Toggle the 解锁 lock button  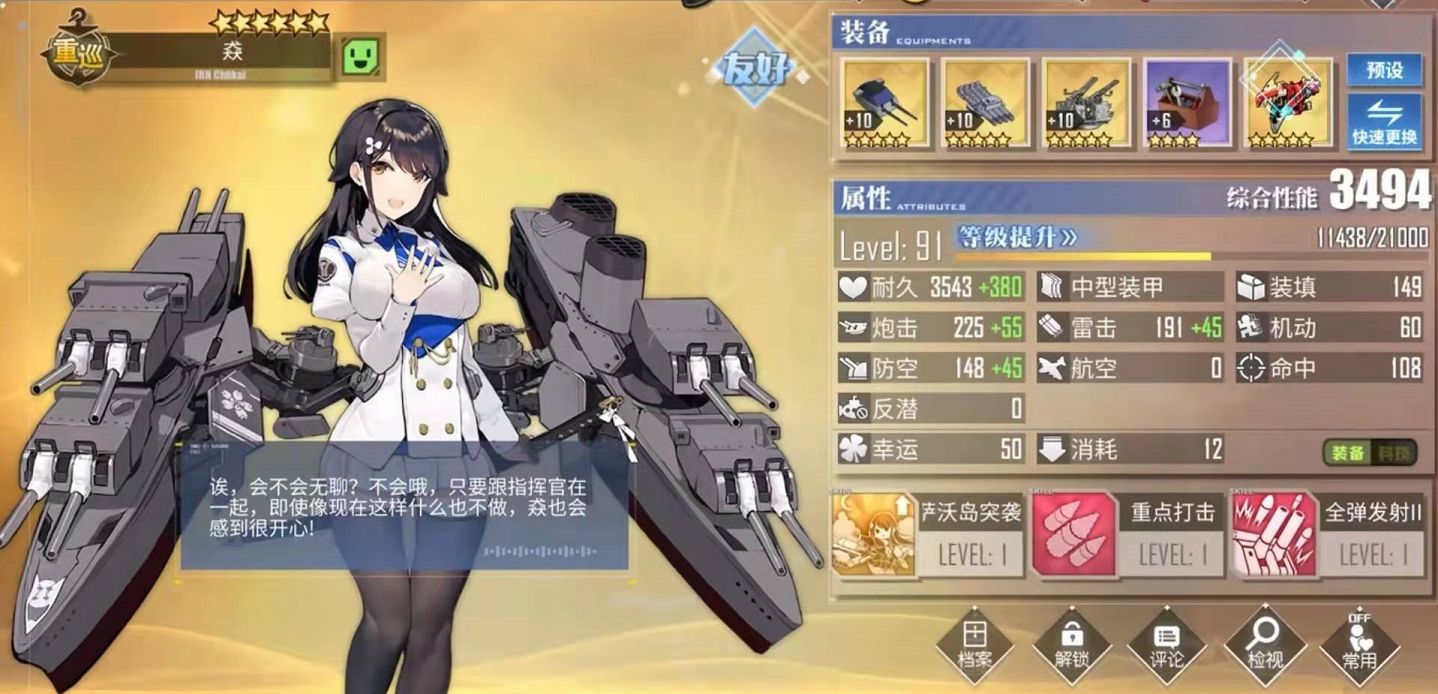tap(1071, 642)
